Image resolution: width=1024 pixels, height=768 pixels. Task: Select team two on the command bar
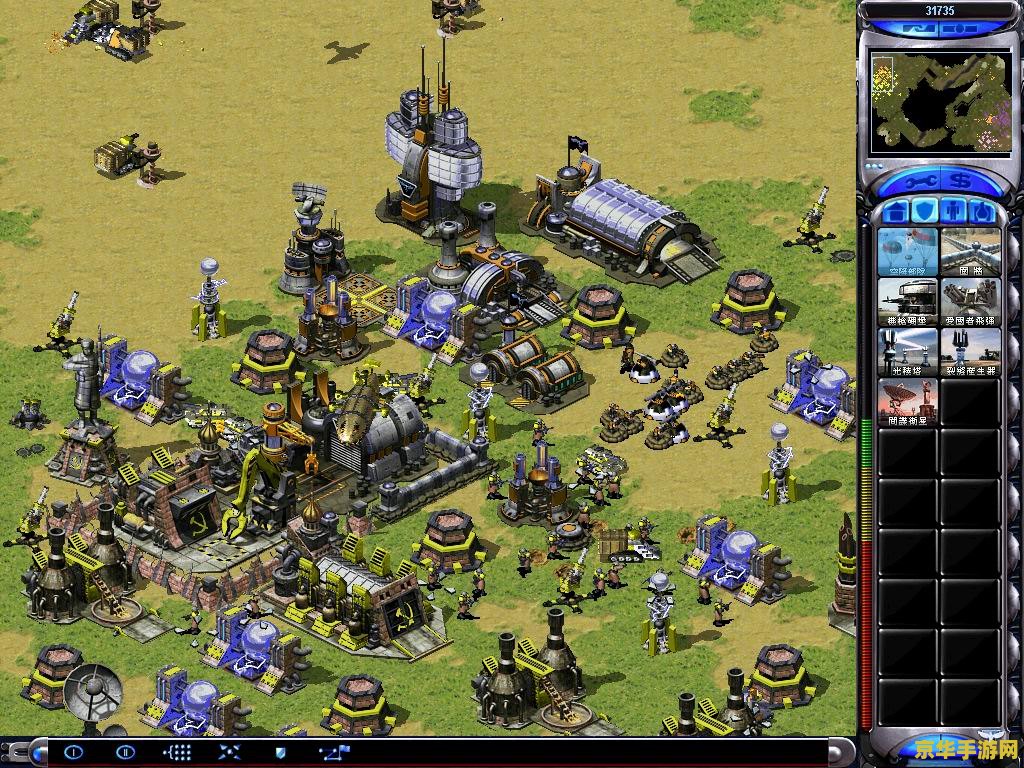[x=124, y=752]
